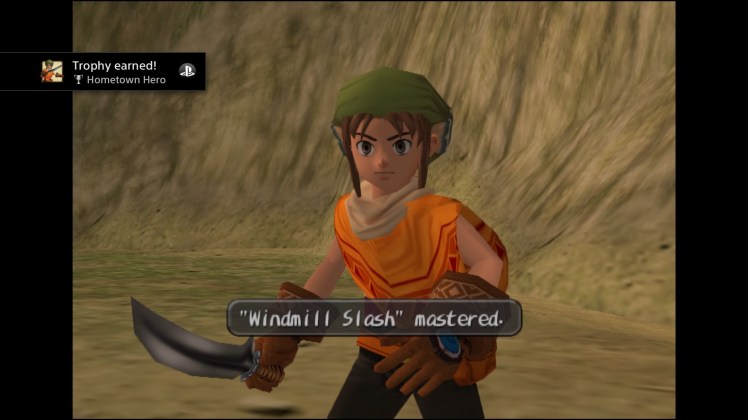Click the trophy game thumbnail icon
The image size is (748, 420).
tap(52, 72)
